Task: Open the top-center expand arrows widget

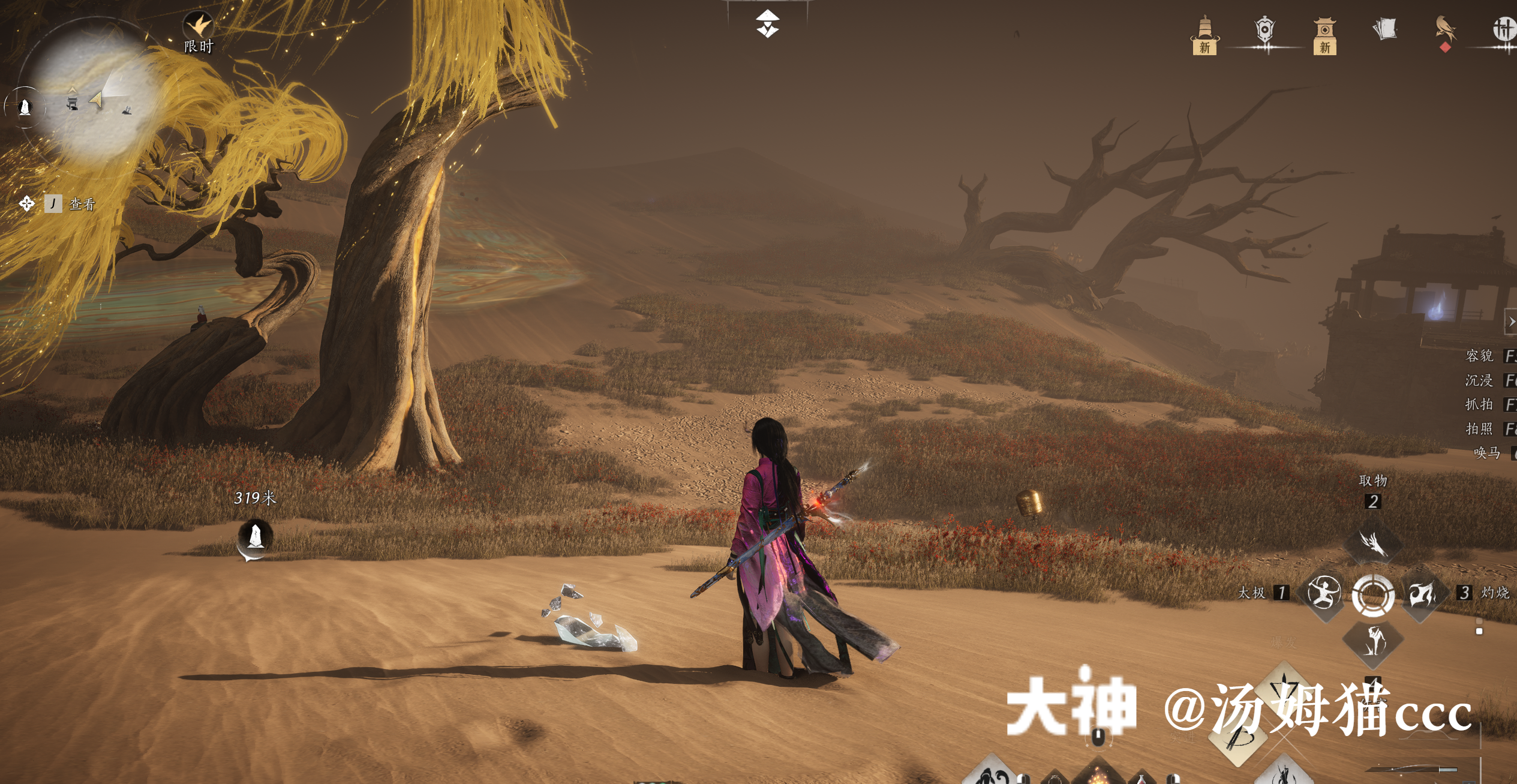Action: tap(769, 24)
